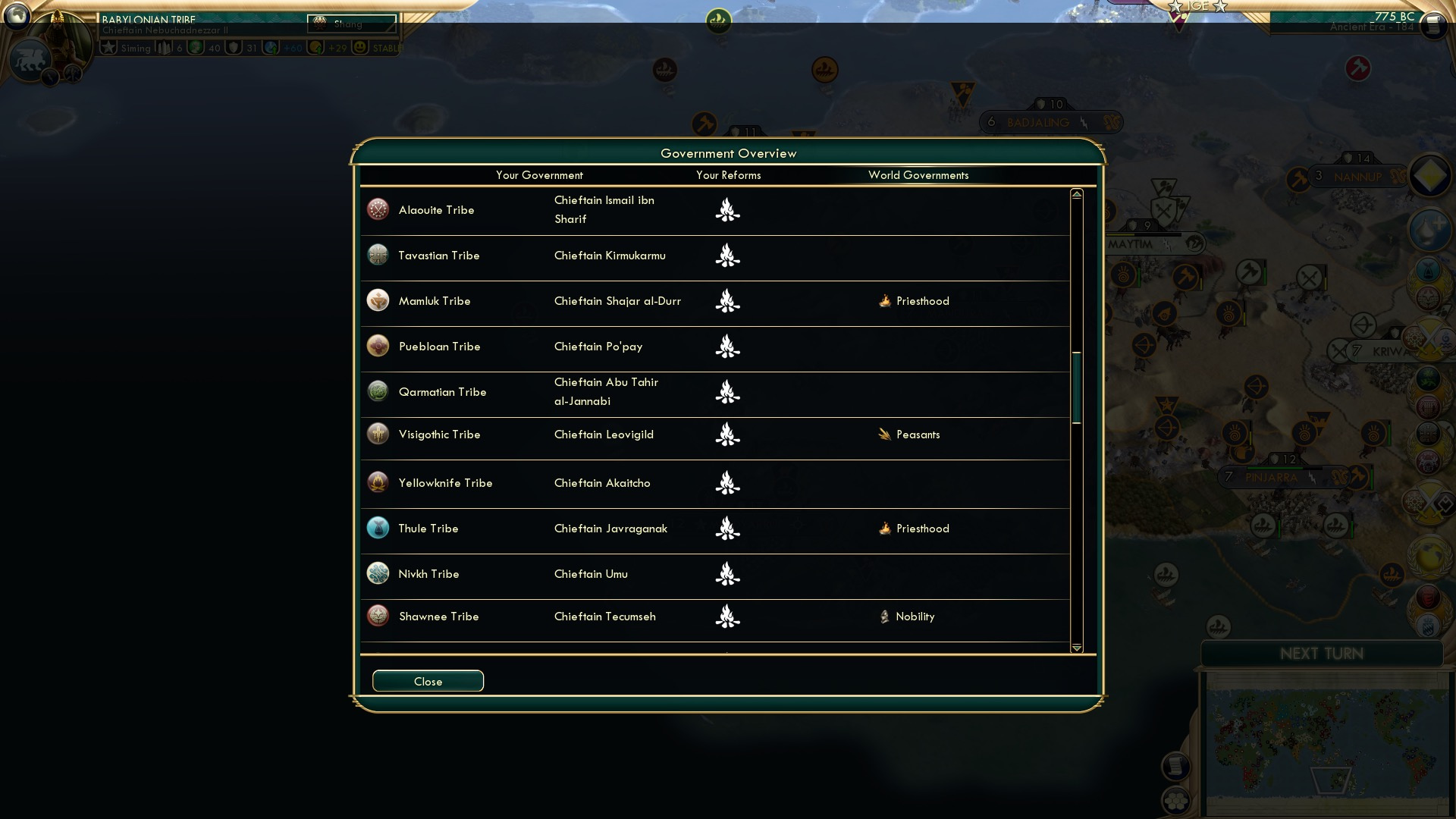Click the Nobility icon next to Shawnee Tribe
This screenshot has width=1456, height=819.
click(885, 617)
